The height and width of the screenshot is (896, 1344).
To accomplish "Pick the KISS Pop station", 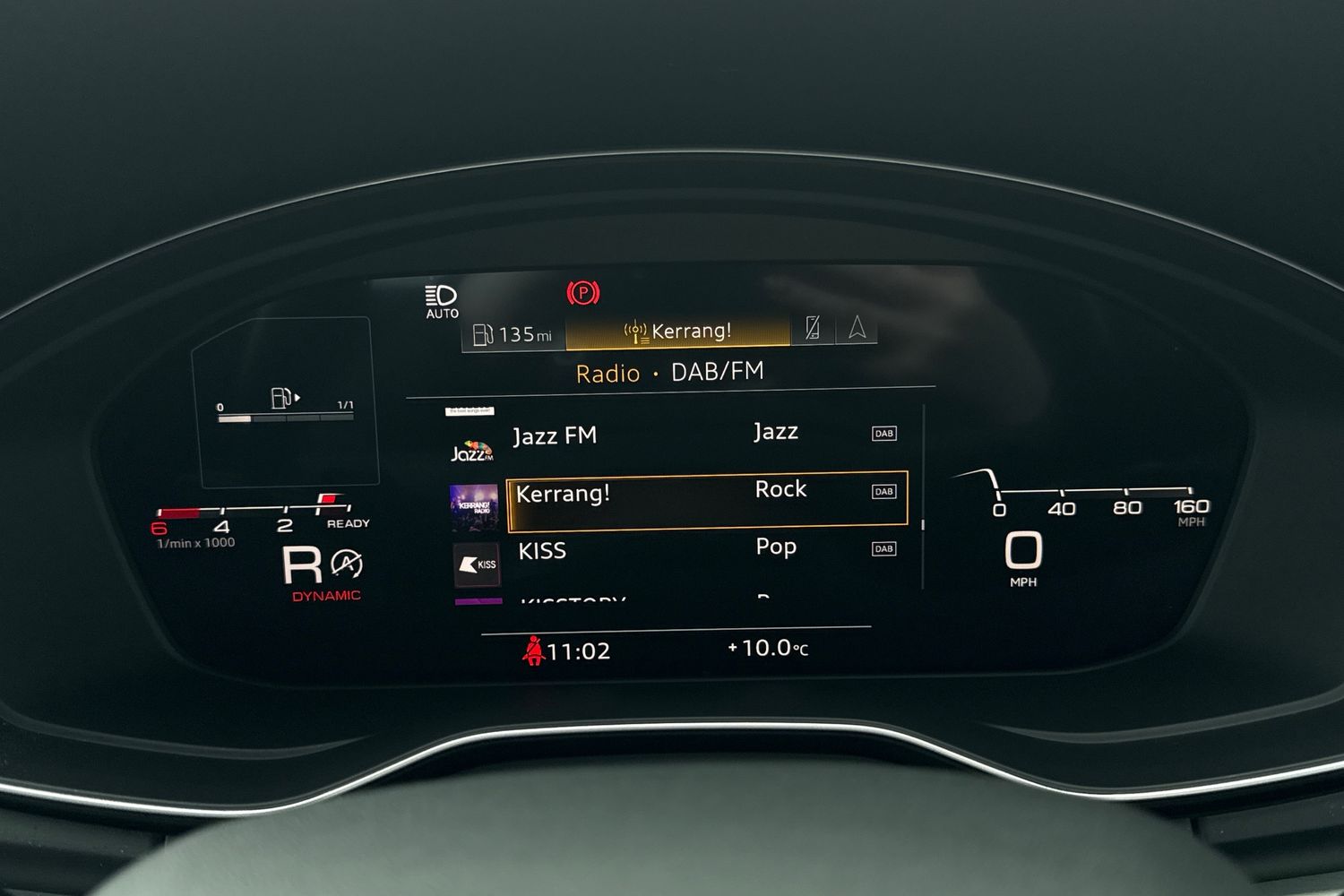I will [681, 550].
